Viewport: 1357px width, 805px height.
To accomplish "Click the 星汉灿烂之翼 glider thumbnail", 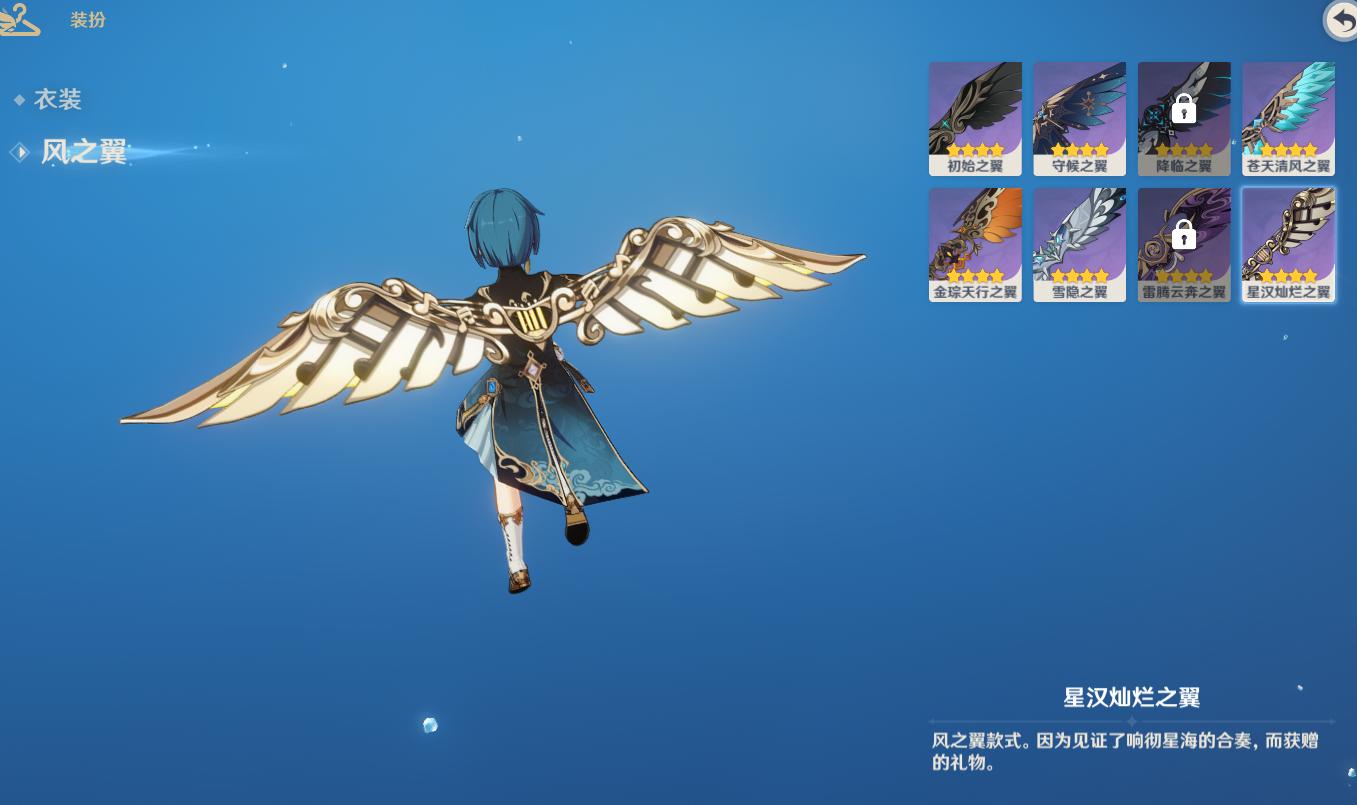I will [x=1288, y=244].
